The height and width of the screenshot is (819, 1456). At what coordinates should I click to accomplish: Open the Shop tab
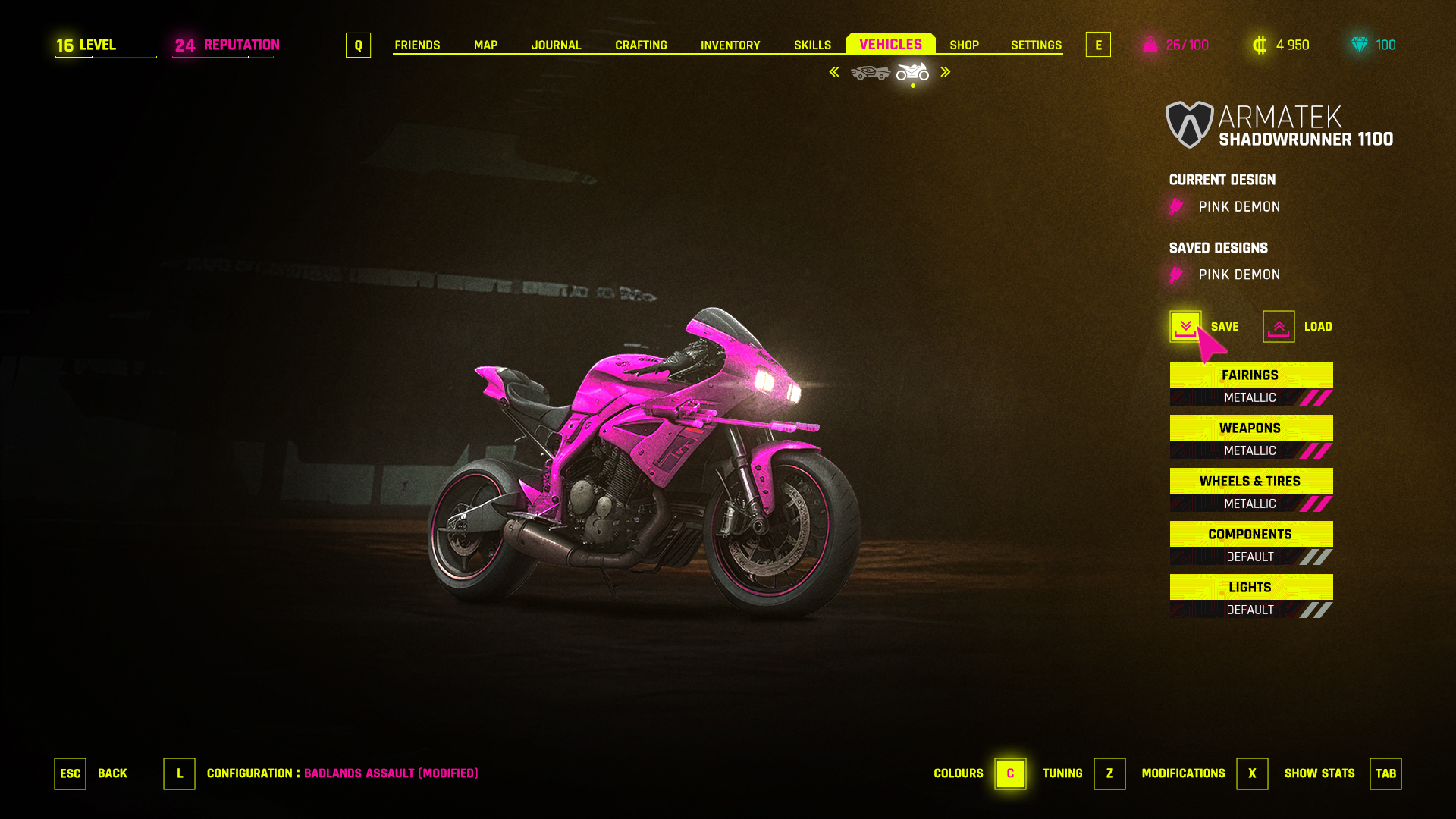tap(964, 45)
